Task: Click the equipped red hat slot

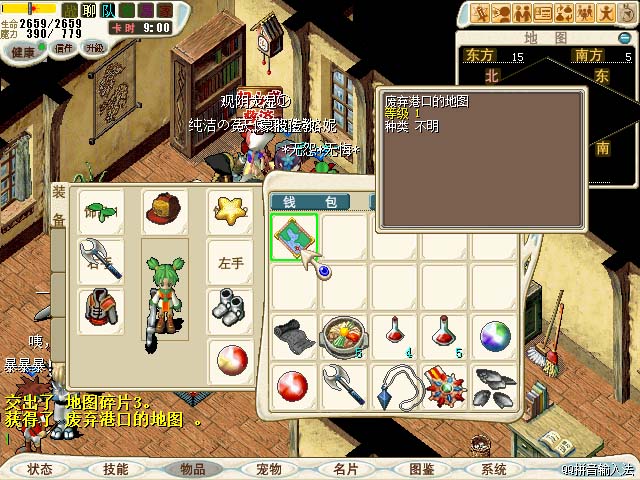Action: [163, 210]
